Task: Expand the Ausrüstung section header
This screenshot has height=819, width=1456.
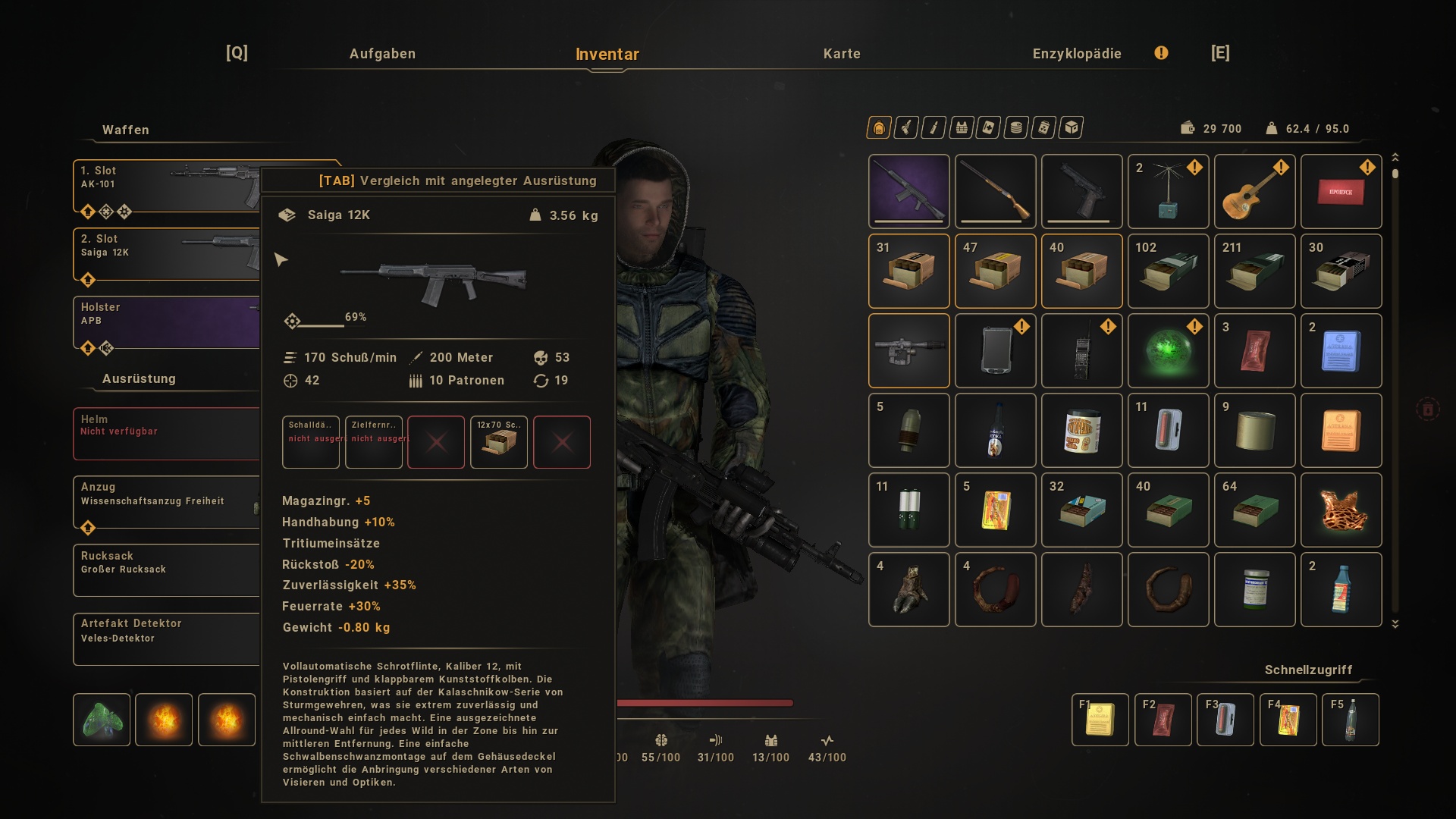Action: tap(139, 378)
